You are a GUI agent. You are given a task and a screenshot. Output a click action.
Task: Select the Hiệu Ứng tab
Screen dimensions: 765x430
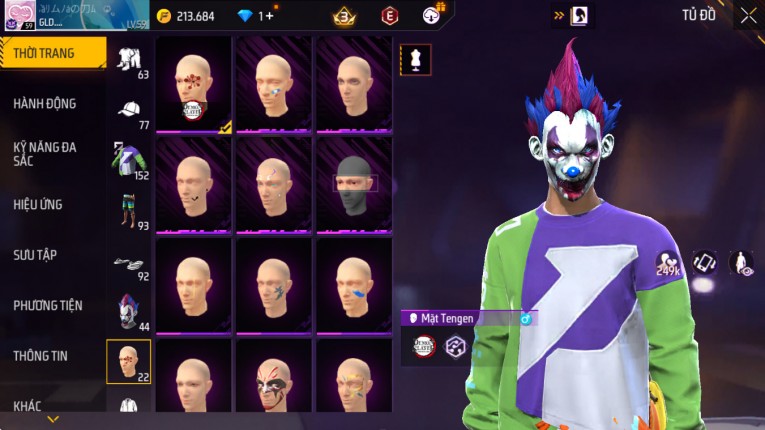40,204
